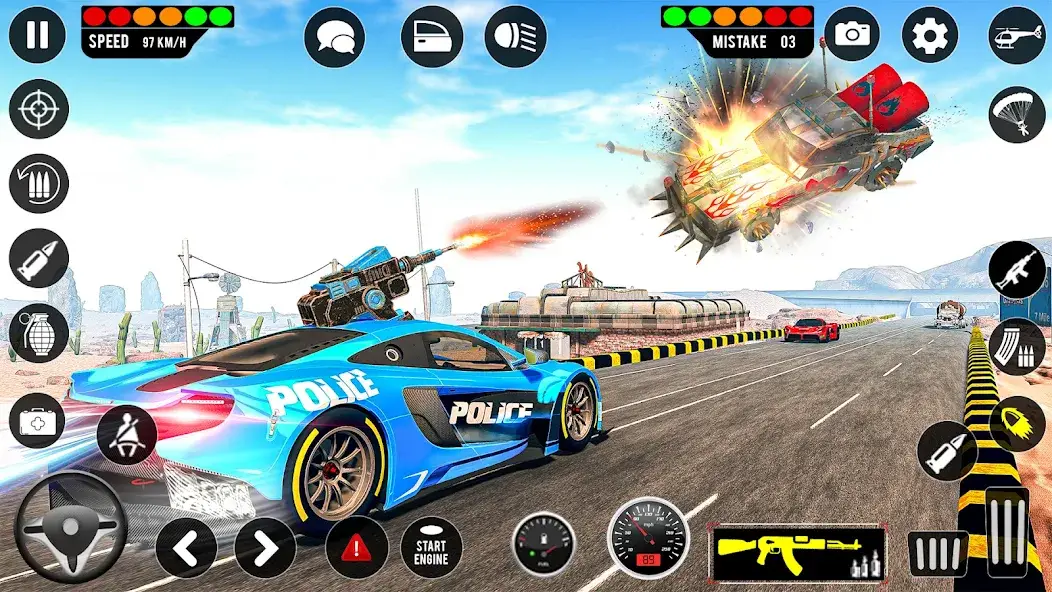The height and width of the screenshot is (592, 1052).
Task: Turn on the hazard warning lights
Action: pos(357,547)
